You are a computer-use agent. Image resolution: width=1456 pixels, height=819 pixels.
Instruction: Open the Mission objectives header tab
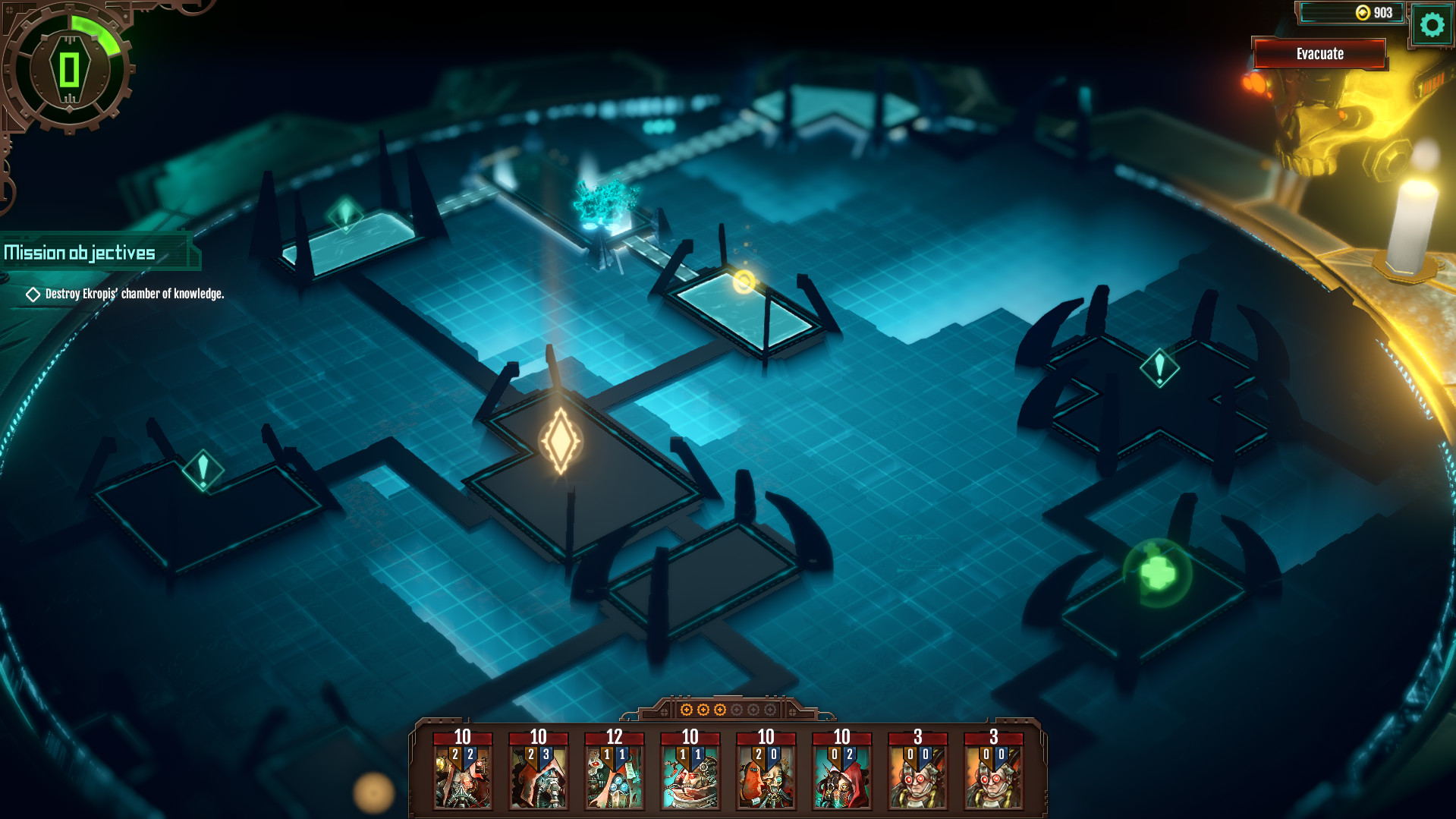pos(81,253)
